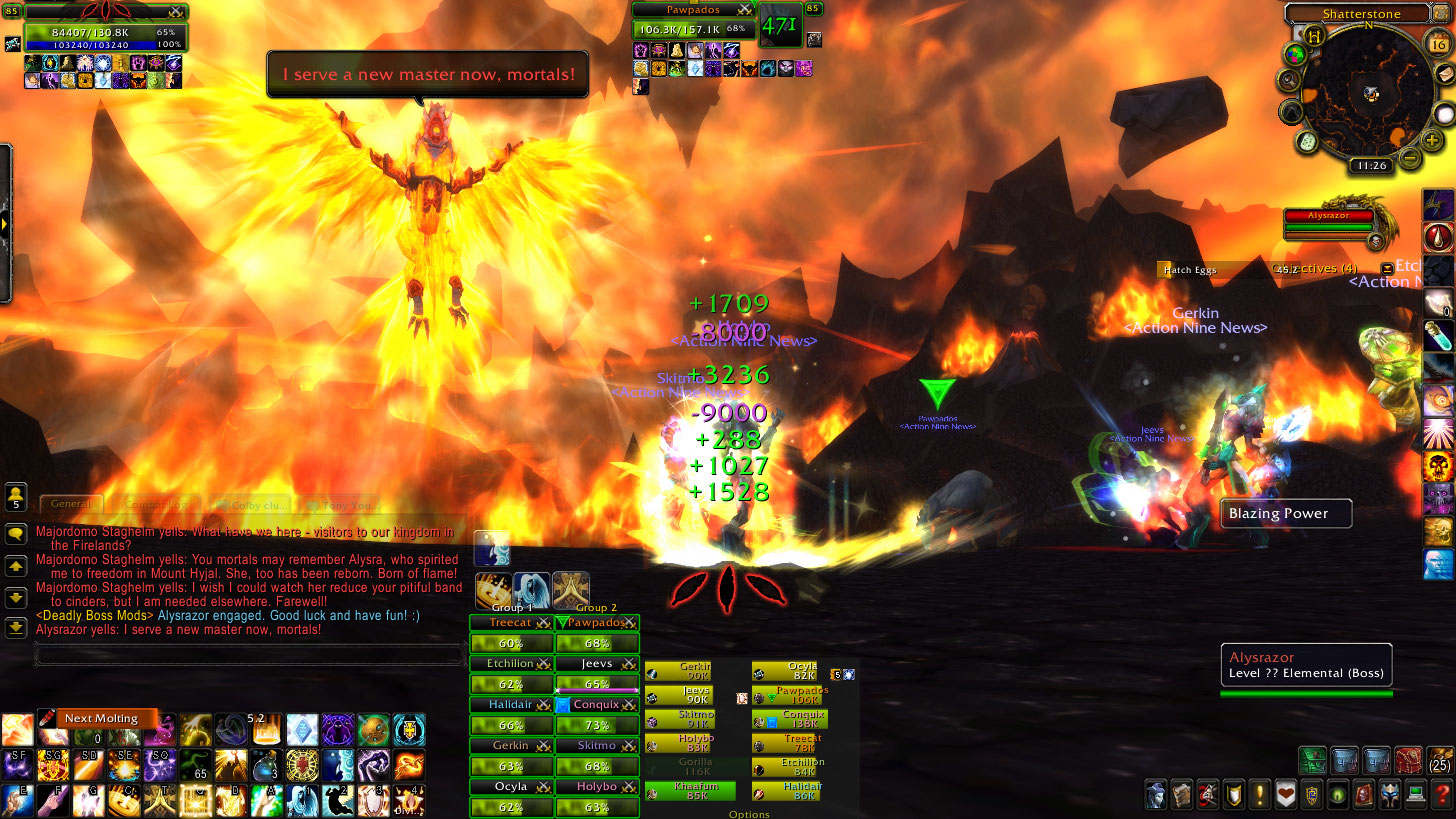The image size is (1456, 819).
Task: Jump chat to the newest message
Action: coord(16,628)
